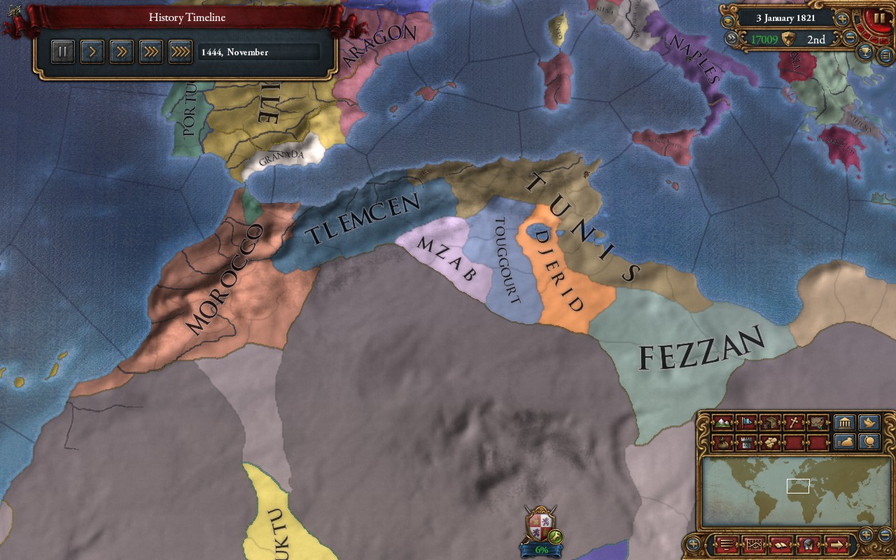Click the country shield at screen bottom
The height and width of the screenshot is (560, 896).
click(540, 523)
